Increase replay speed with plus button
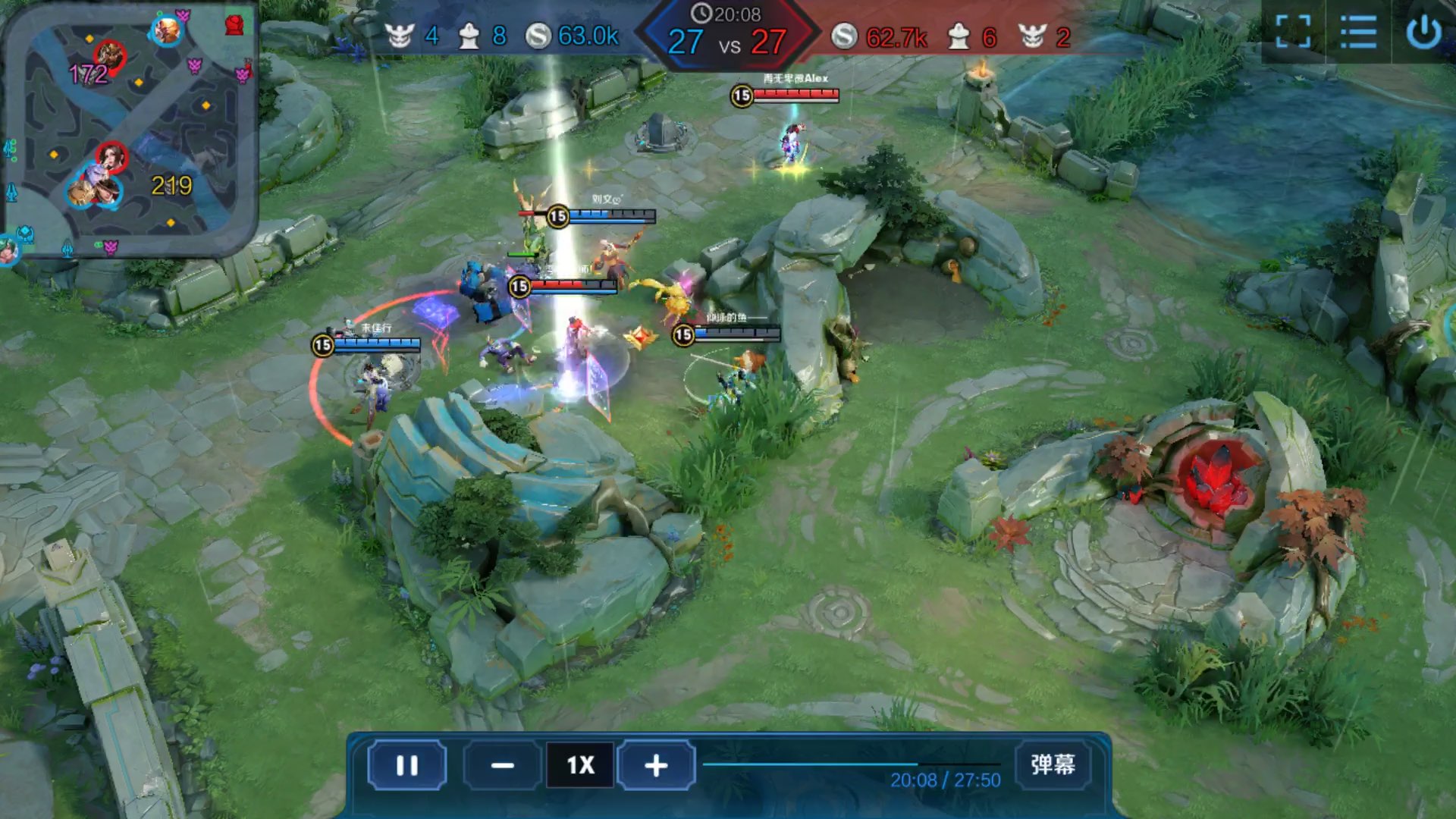The image size is (1456, 819). point(656,765)
